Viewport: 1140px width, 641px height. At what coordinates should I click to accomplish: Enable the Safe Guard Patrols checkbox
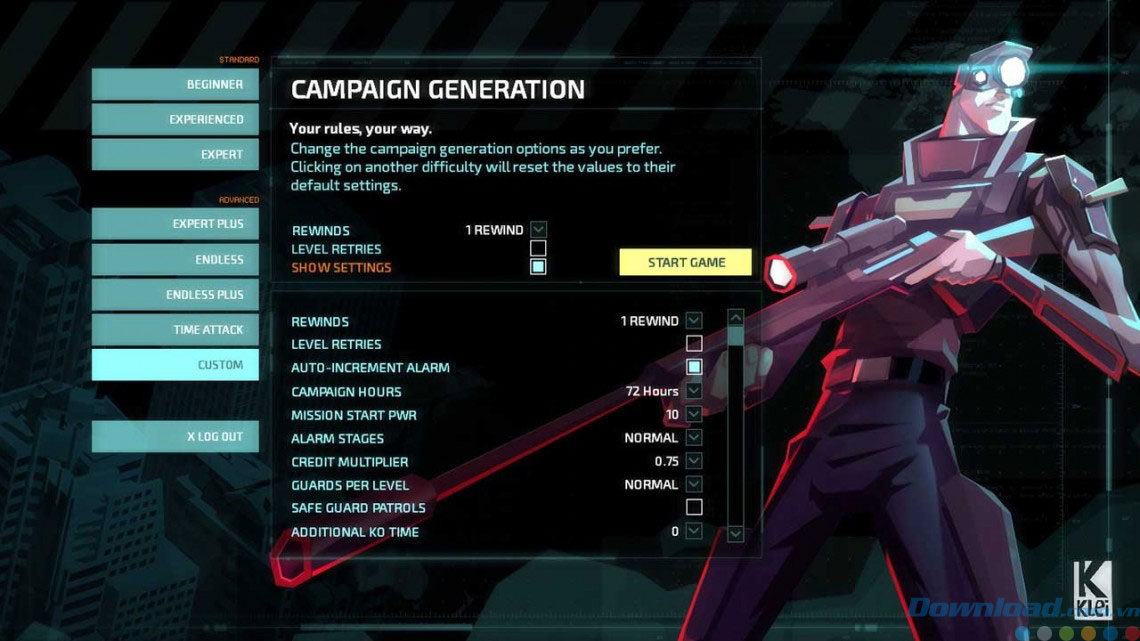pos(694,508)
